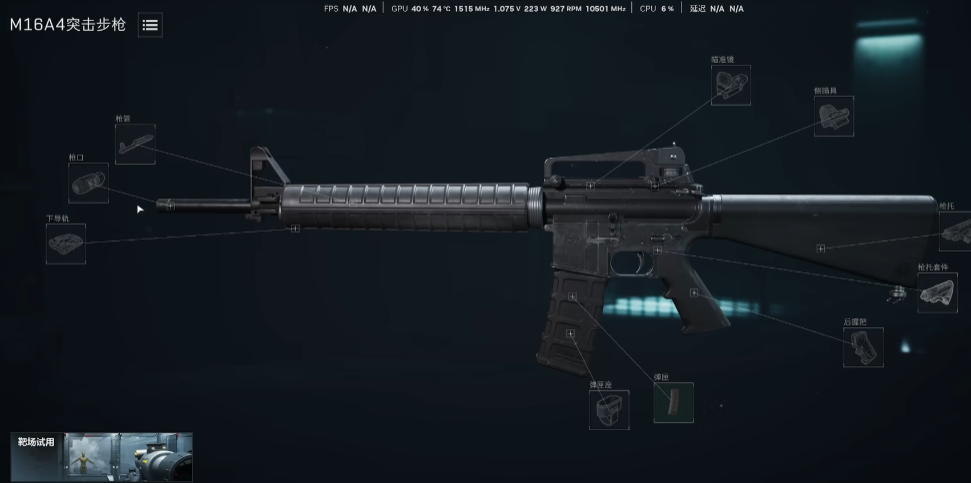Select the 瞄准镜 optic slot
The height and width of the screenshot is (483, 971).
point(731,86)
